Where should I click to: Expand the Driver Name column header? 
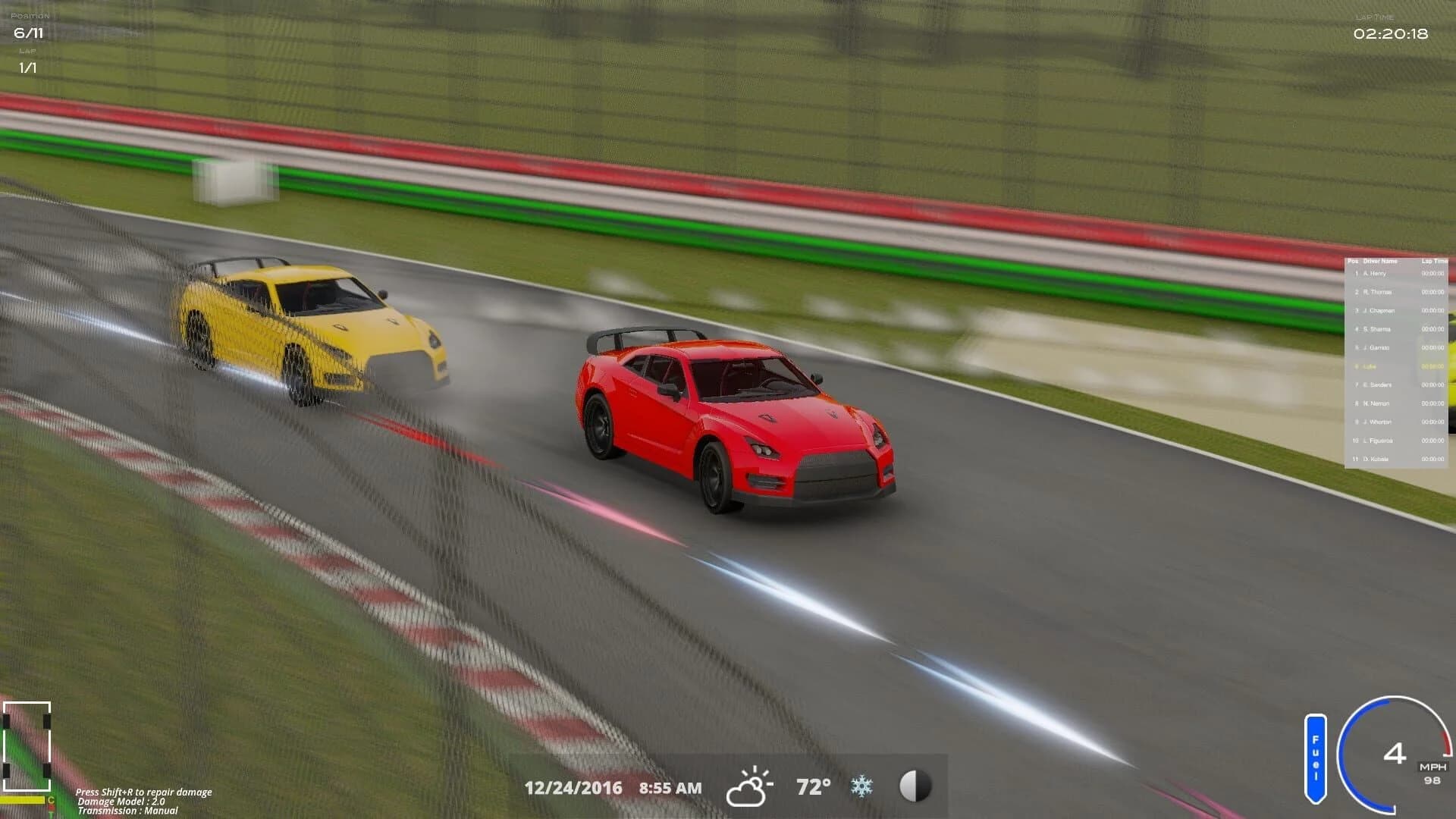pos(1380,259)
